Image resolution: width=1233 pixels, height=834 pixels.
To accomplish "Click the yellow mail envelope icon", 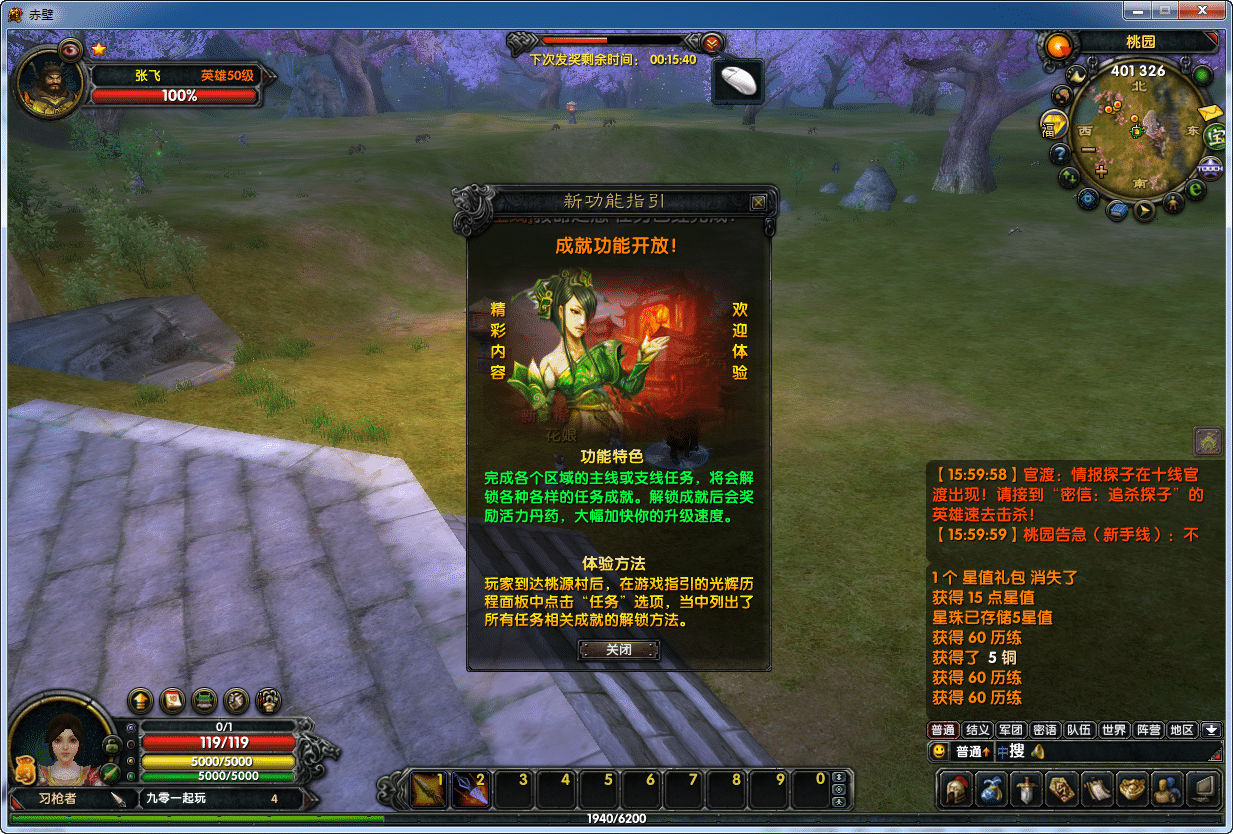I will tap(1211, 111).
